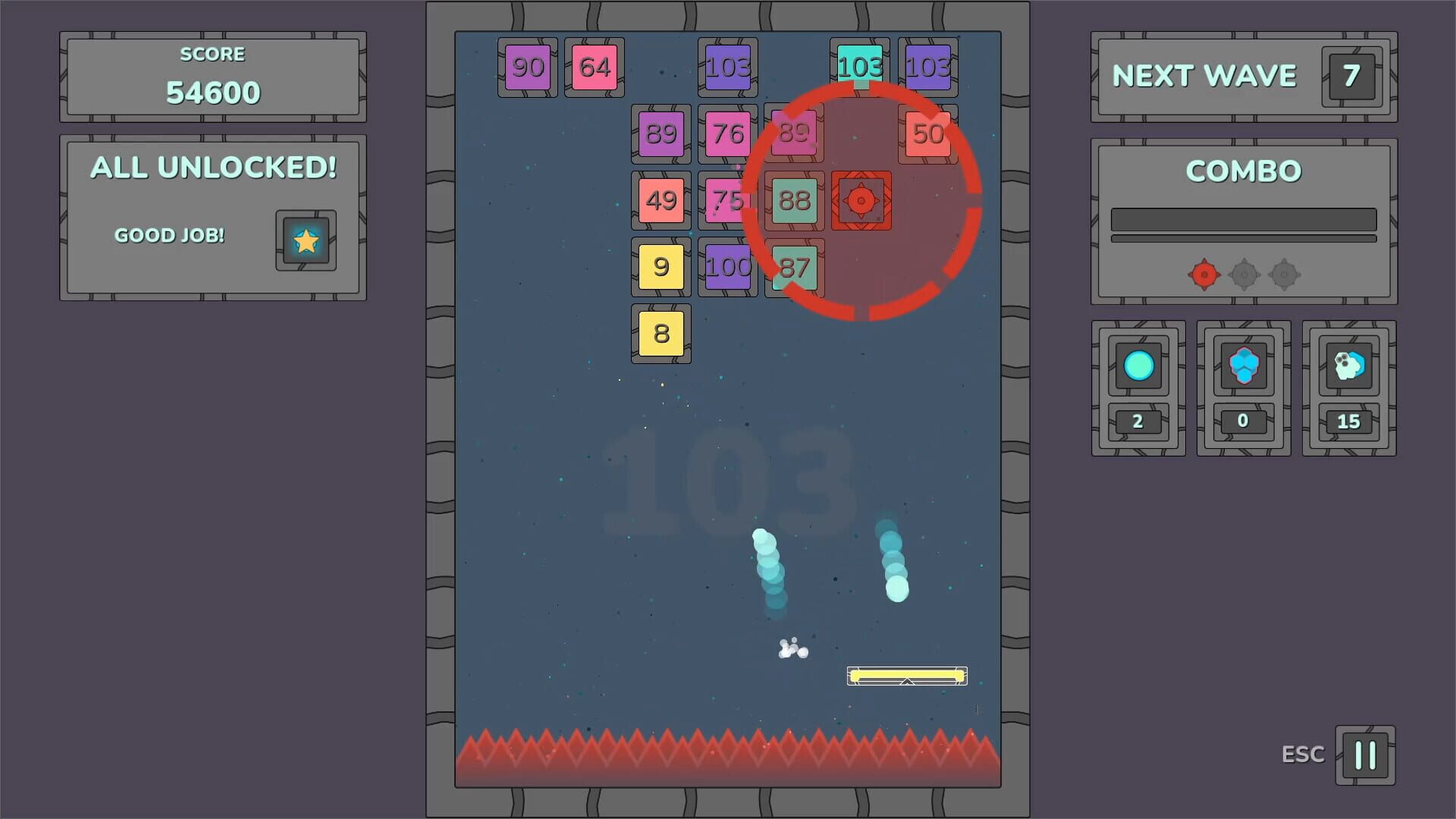This screenshot has height=819, width=1456.
Task: Click the NEXT WAVE counter showing 7
Action: [x=1351, y=76]
